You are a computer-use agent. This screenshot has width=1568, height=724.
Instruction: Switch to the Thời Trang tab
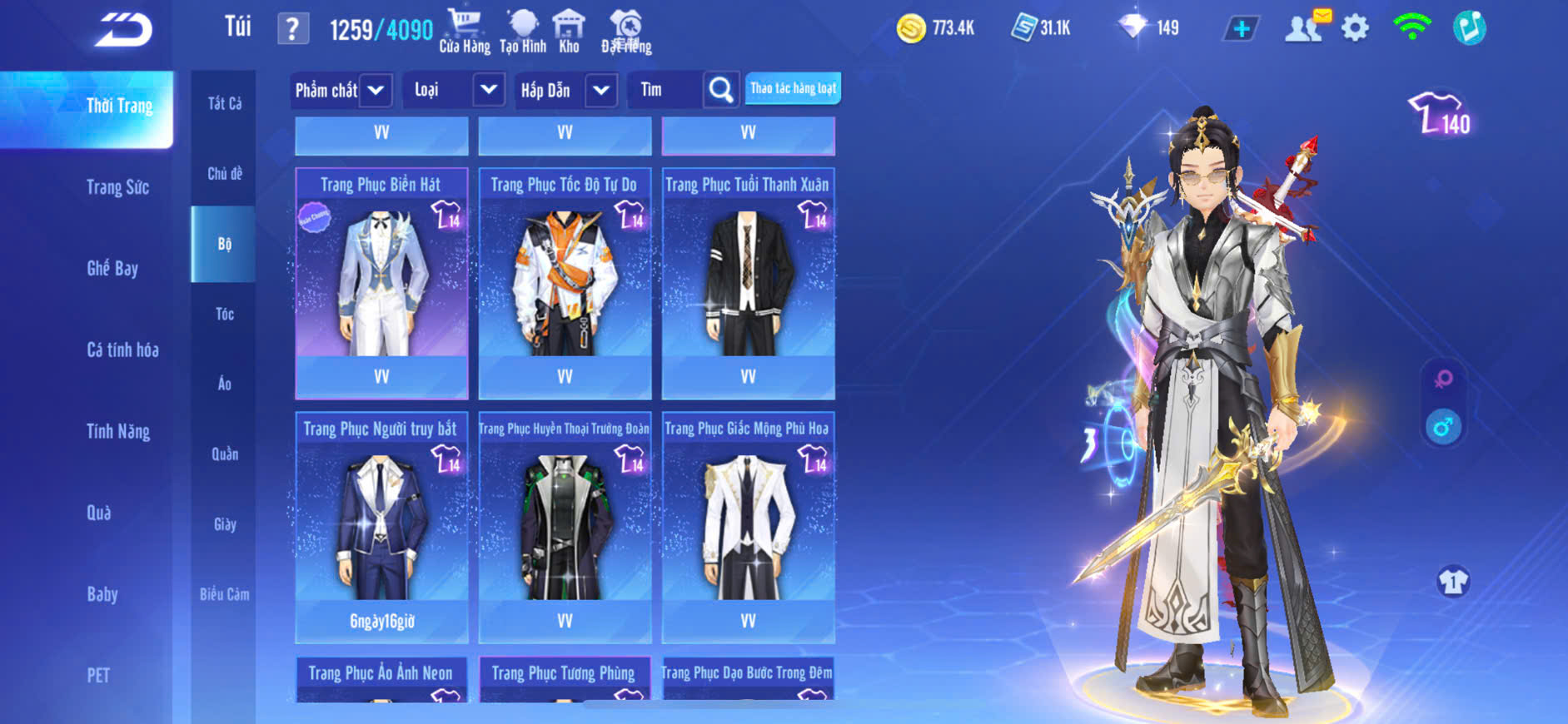pos(119,107)
